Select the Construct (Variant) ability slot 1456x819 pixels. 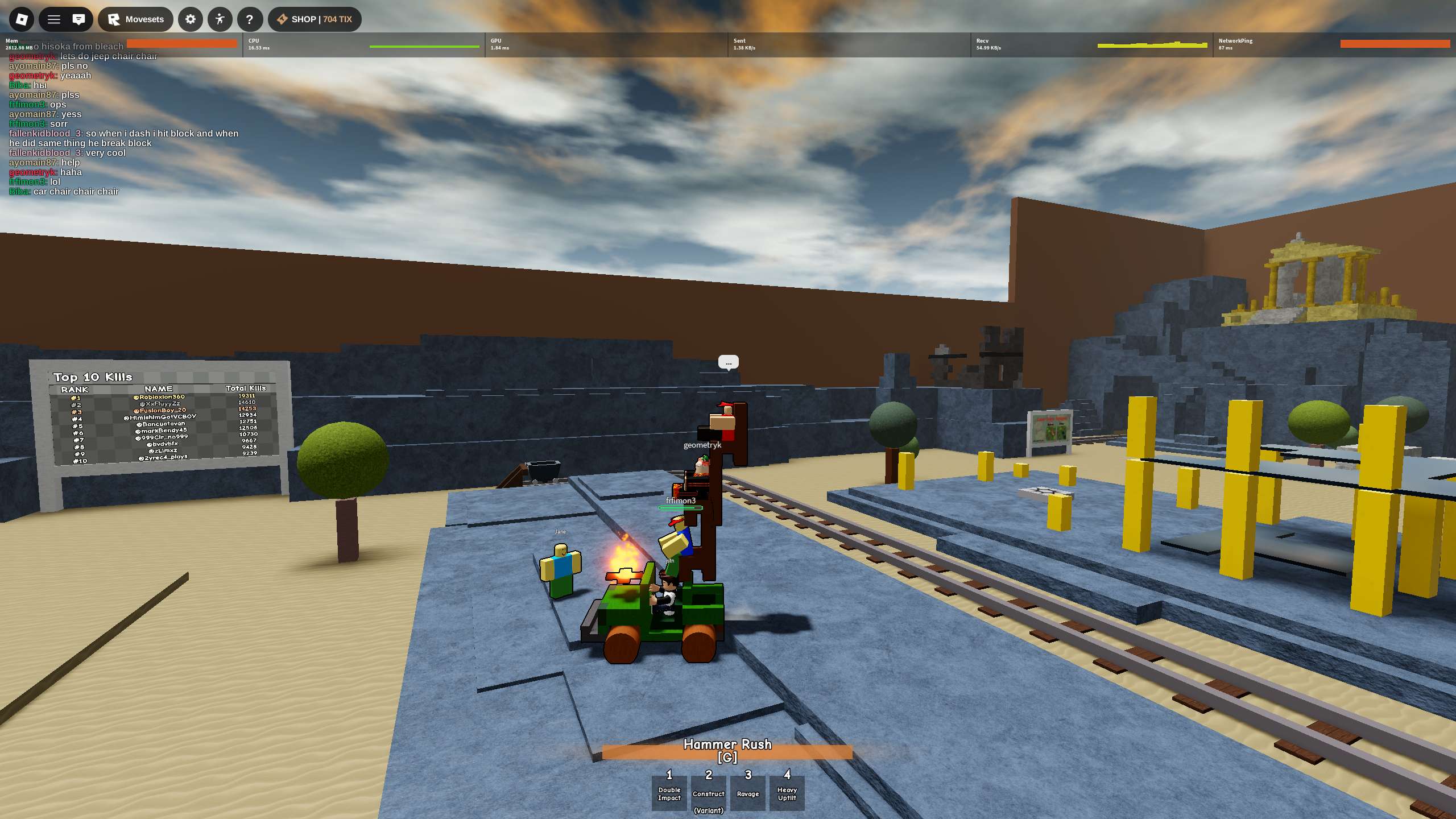709,793
